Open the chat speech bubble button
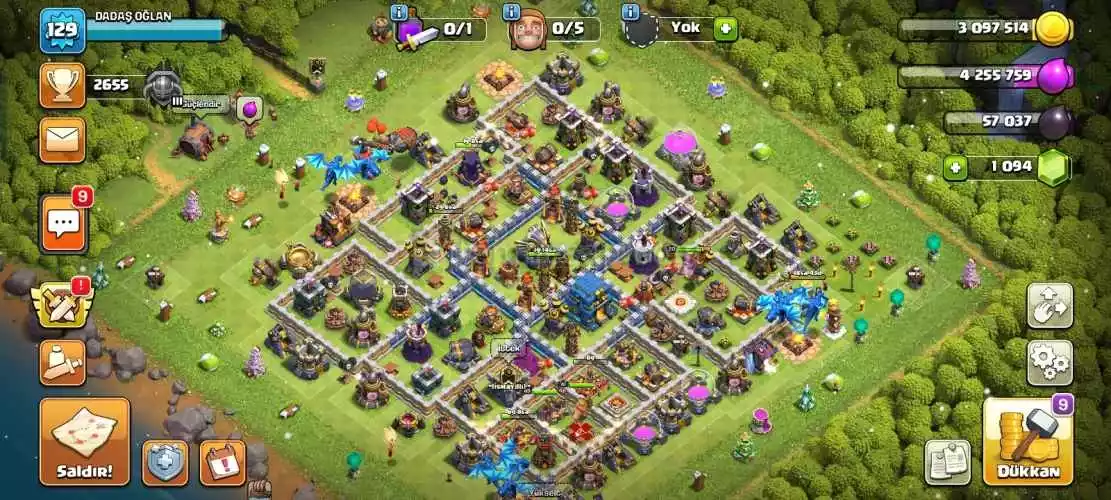 (x=62, y=223)
